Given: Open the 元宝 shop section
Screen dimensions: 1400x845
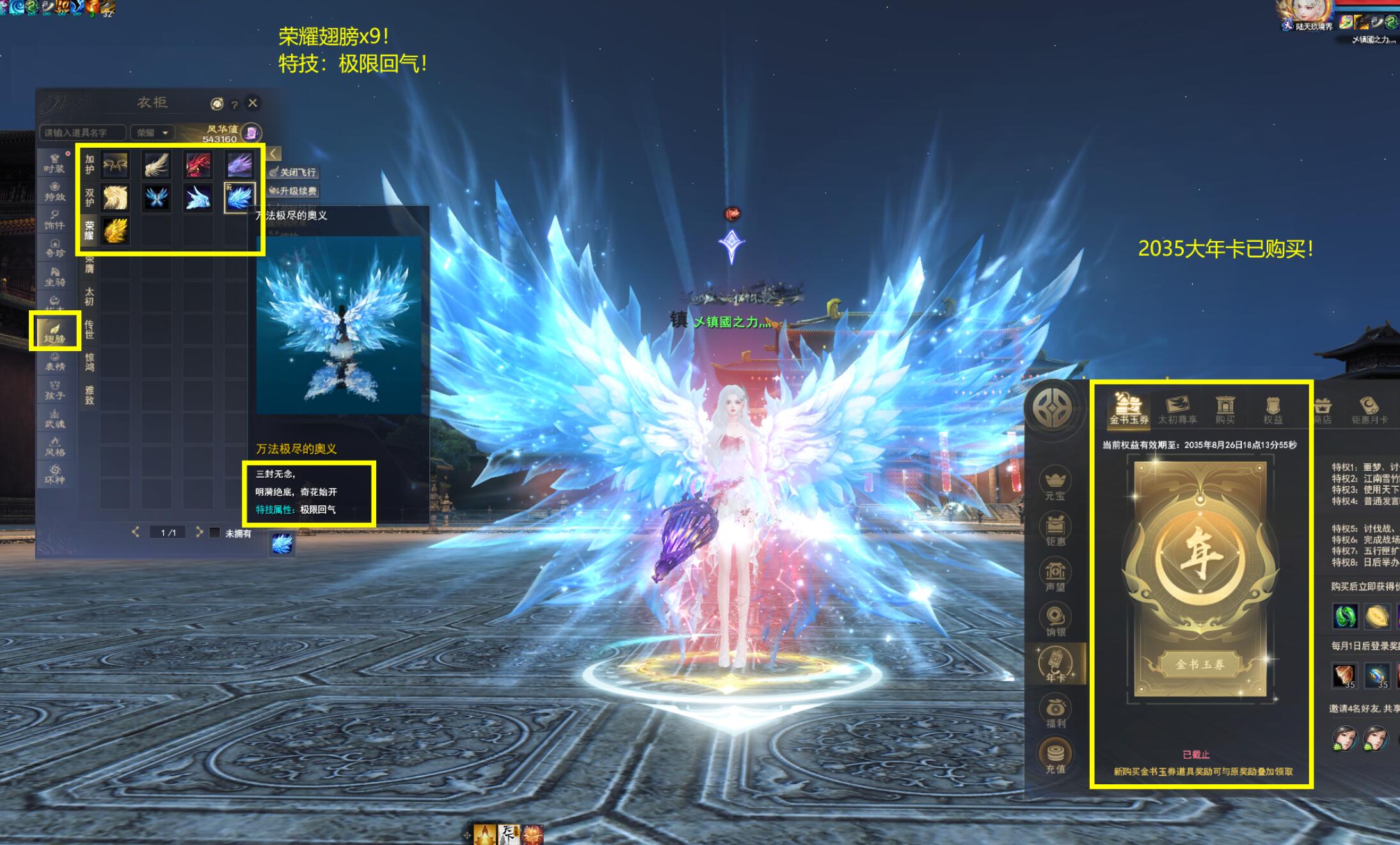Looking at the screenshot, I should coord(1054,484).
